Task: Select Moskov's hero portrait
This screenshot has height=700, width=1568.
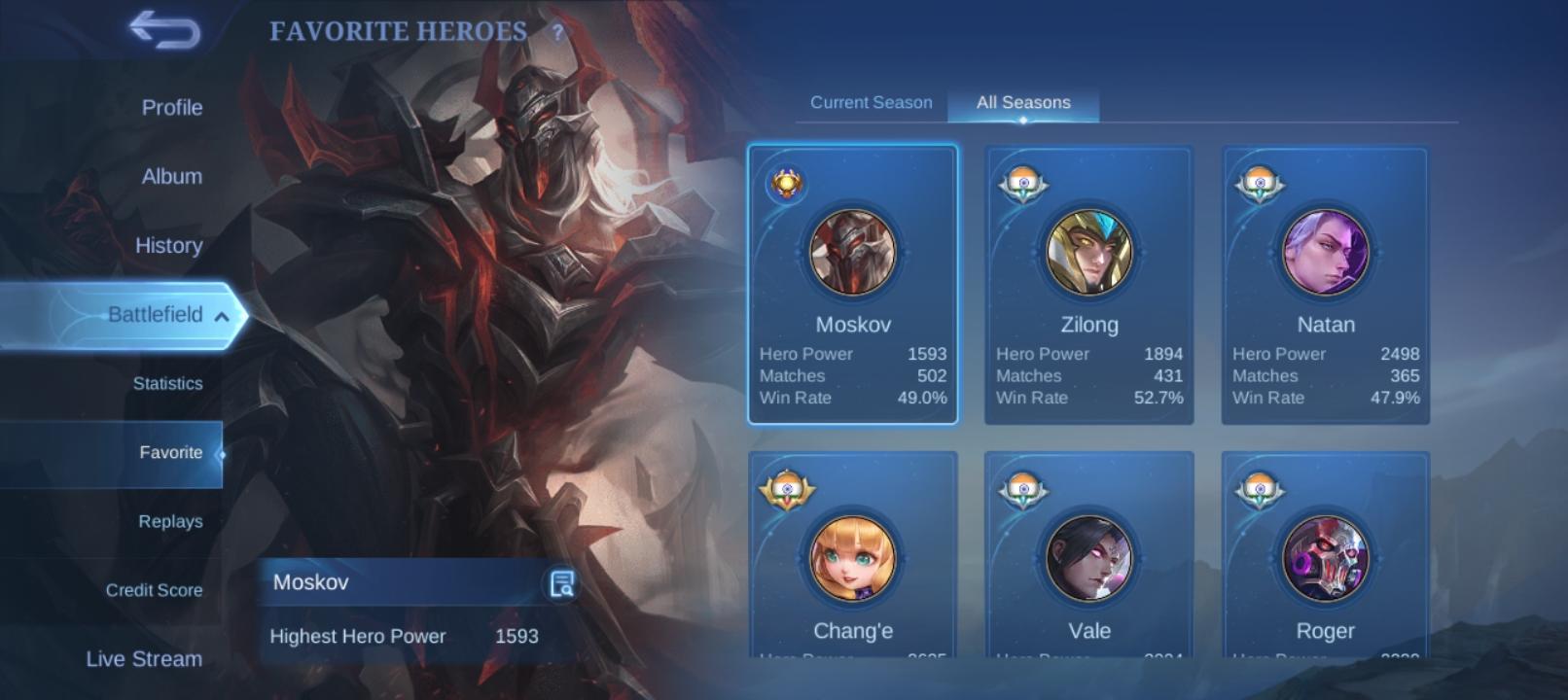Action: [851, 253]
